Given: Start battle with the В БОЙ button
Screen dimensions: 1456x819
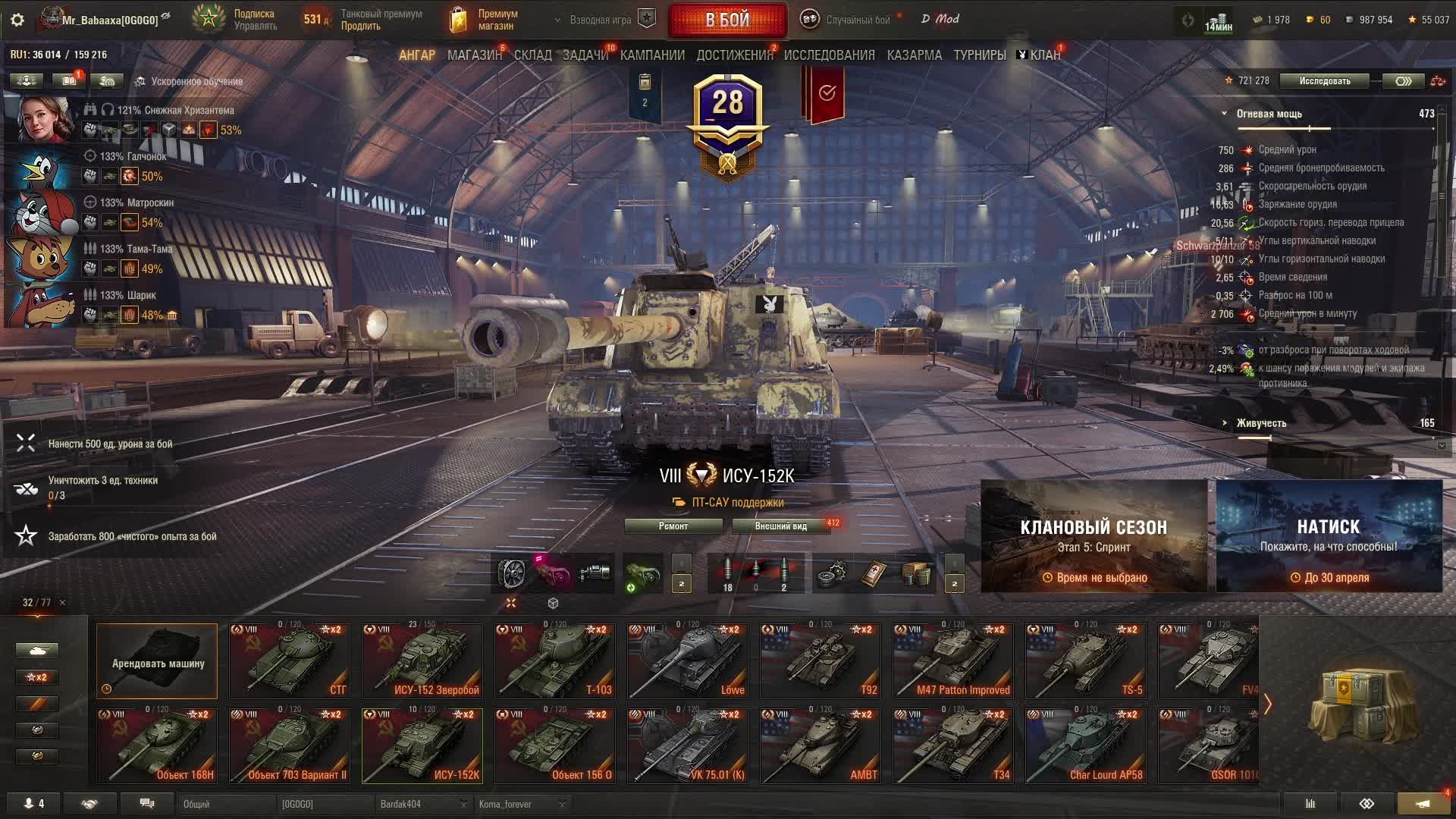Looking at the screenshot, I should [727, 20].
